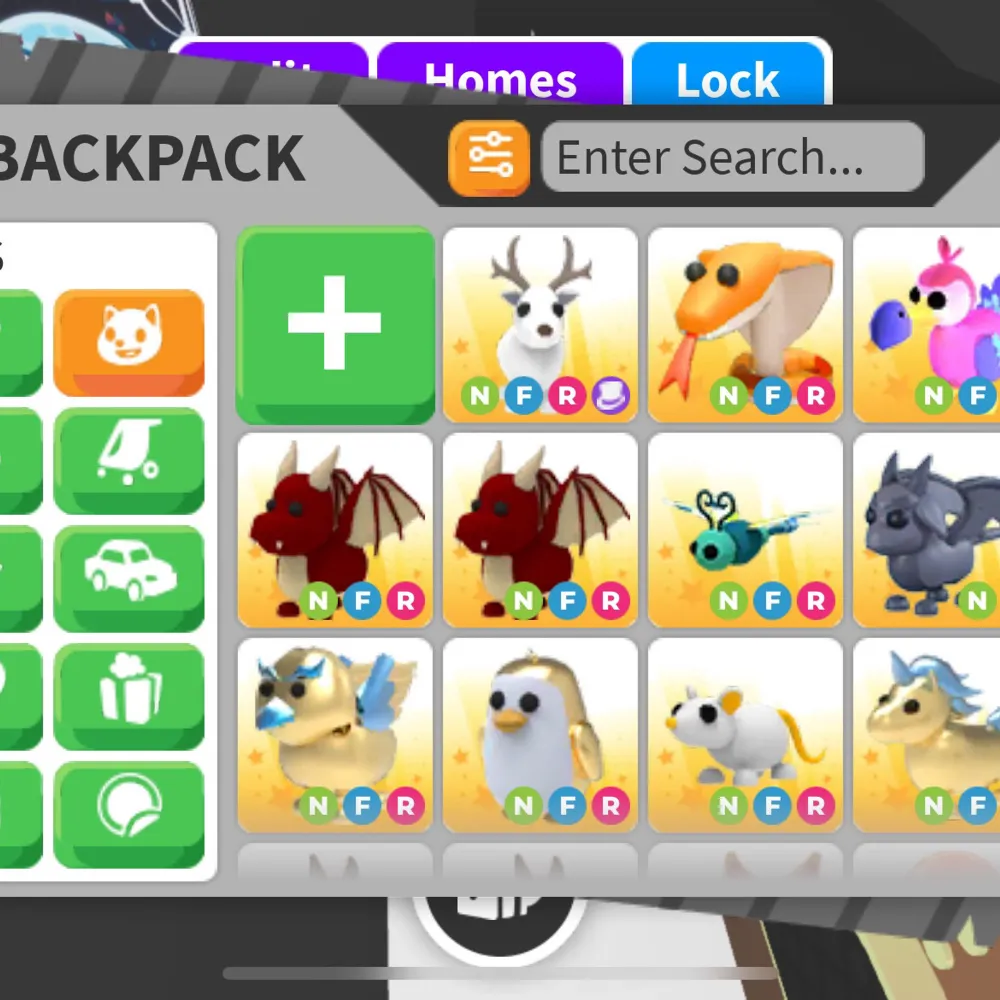
Task: Switch to the strollers category
Action: 129,460
